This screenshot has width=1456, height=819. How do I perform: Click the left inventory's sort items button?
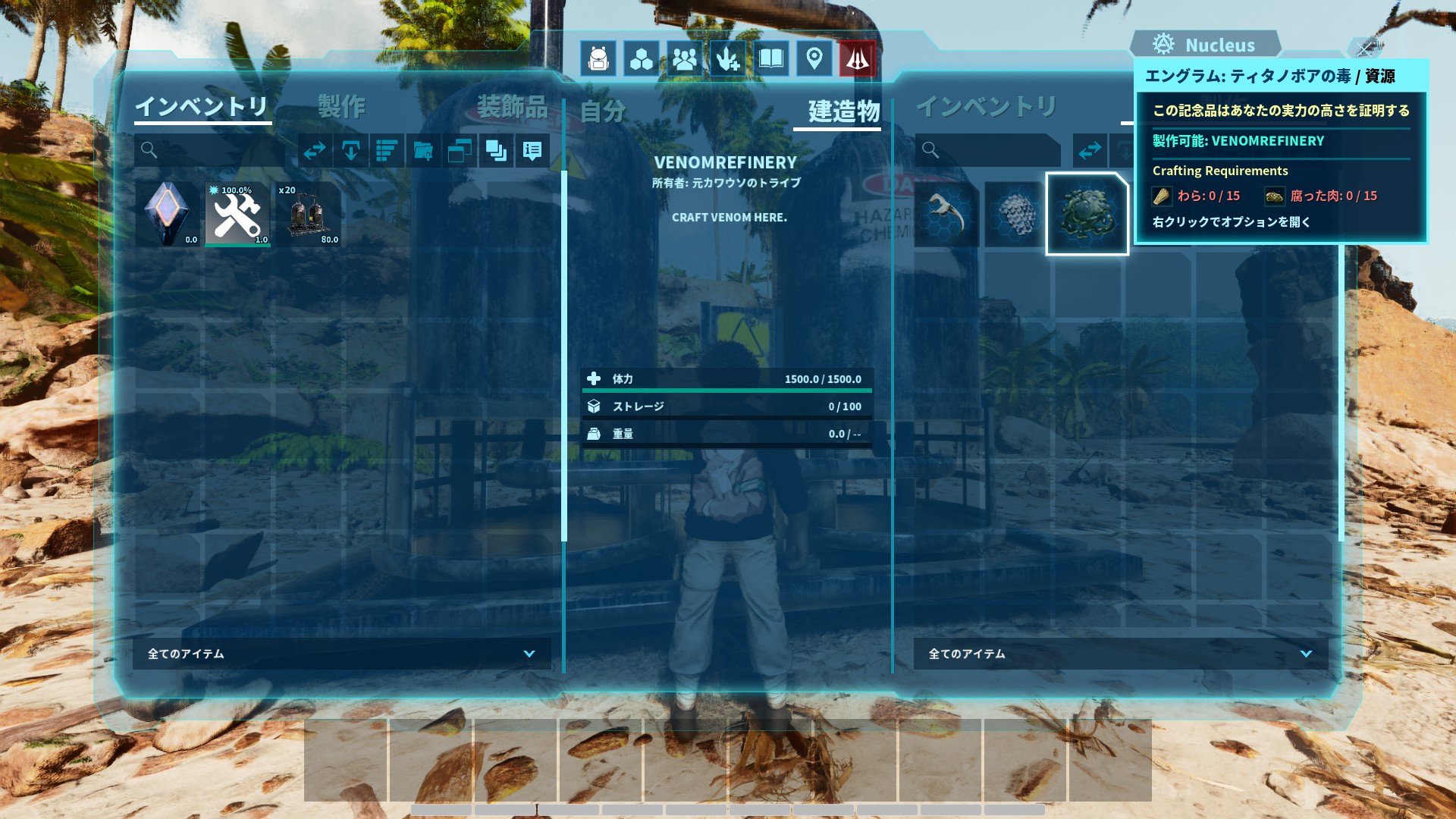tap(388, 151)
